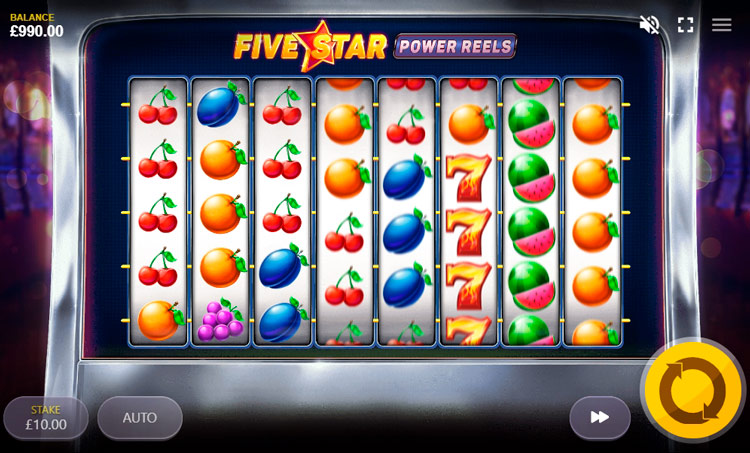750x453 pixels.
Task: Unmute the game sound
Action: tap(650, 25)
